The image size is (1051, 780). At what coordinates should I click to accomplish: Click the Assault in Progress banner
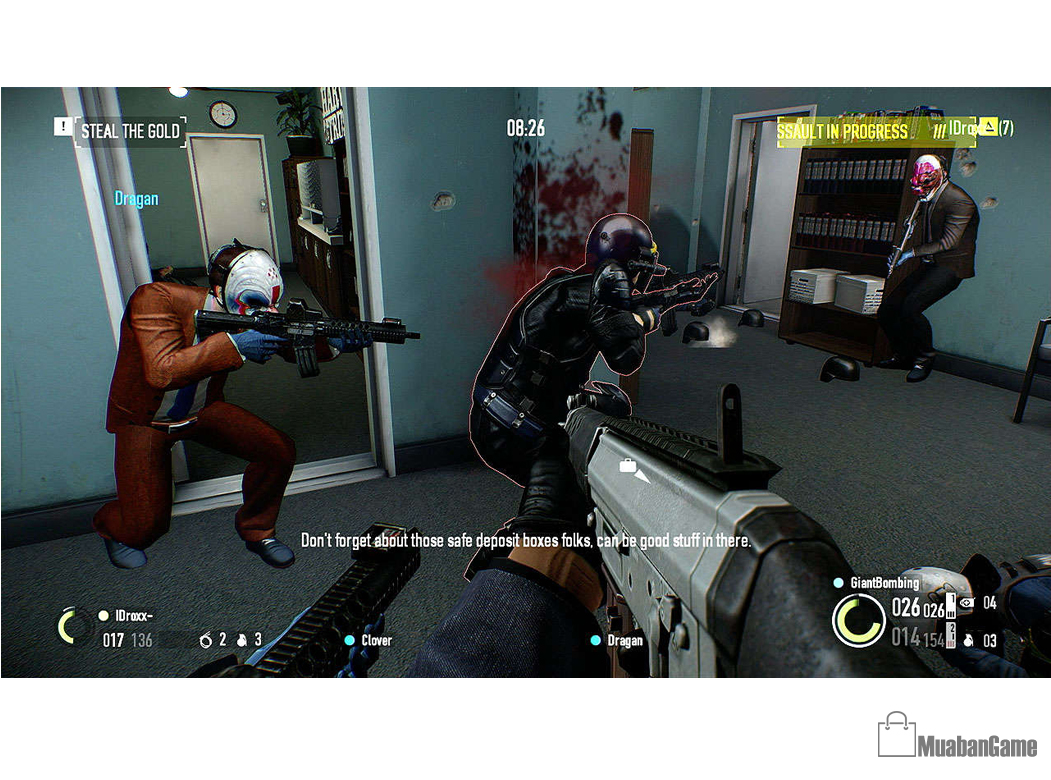click(842, 131)
